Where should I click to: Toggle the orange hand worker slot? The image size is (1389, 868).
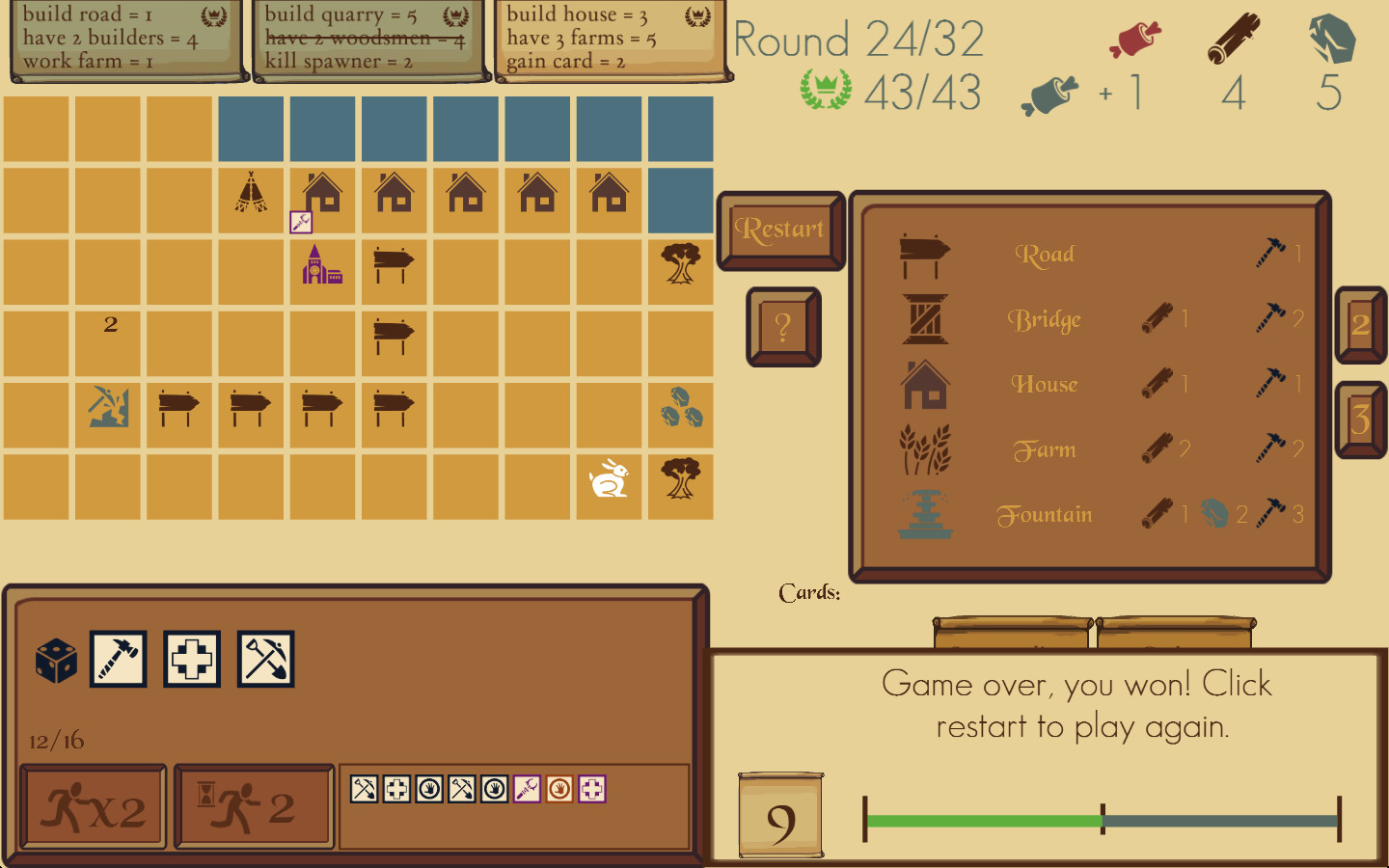pos(559,789)
